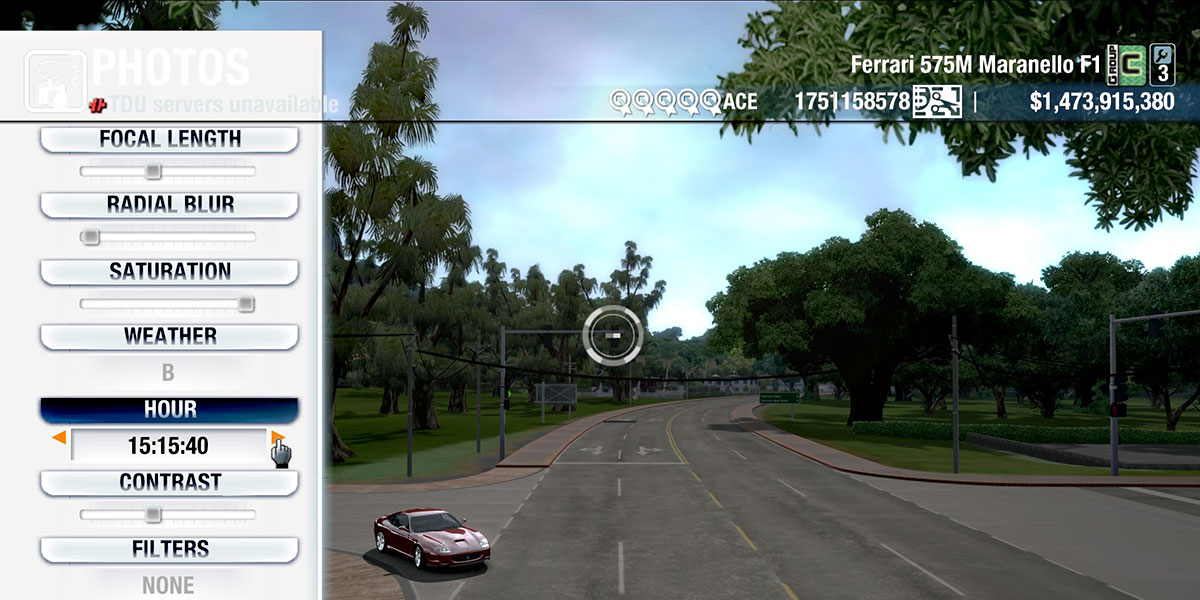Click the Photos camera icon
The height and width of the screenshot is (600, 1200).
point(55,78)
